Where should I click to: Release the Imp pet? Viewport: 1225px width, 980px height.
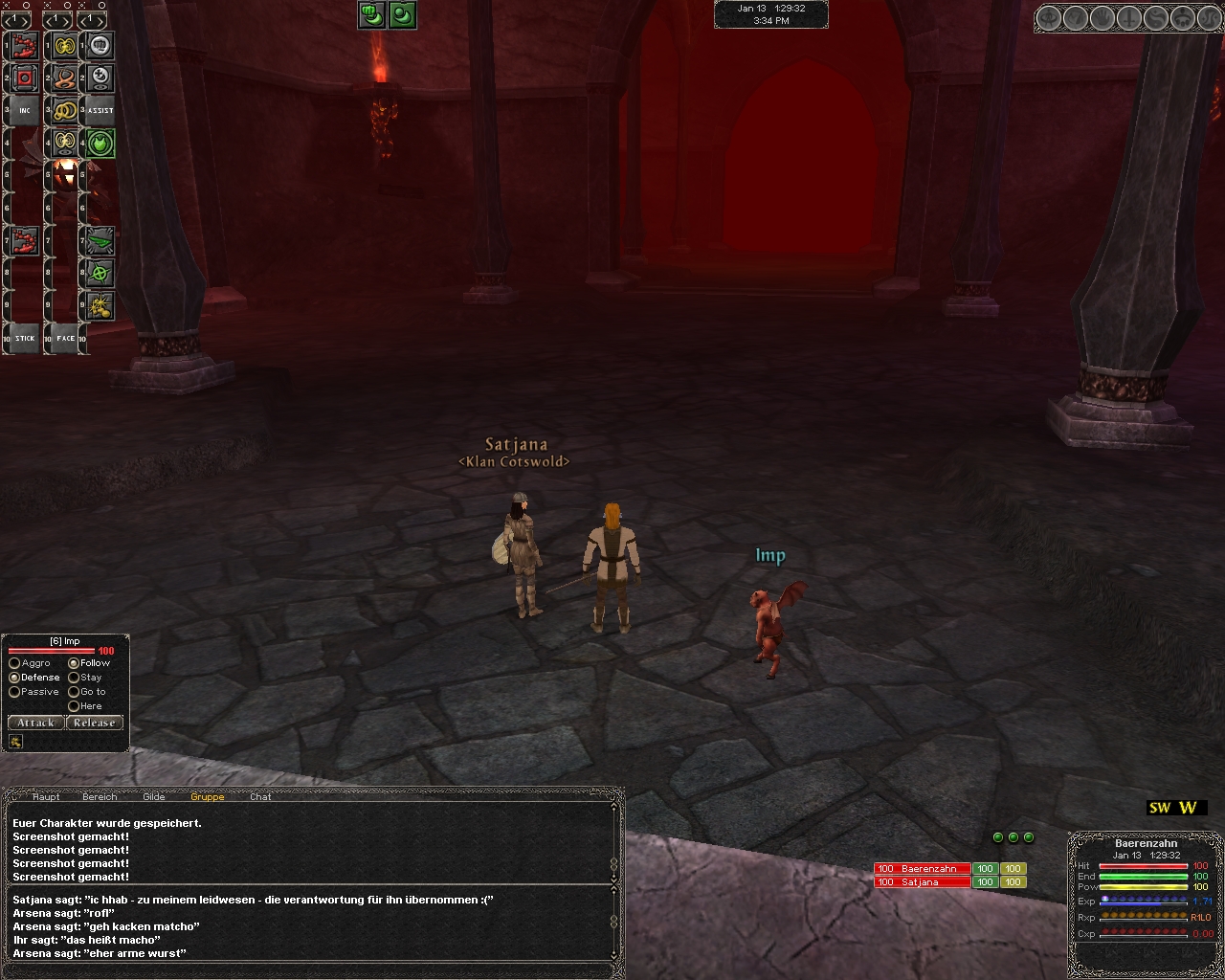click(x=94, y=723)
